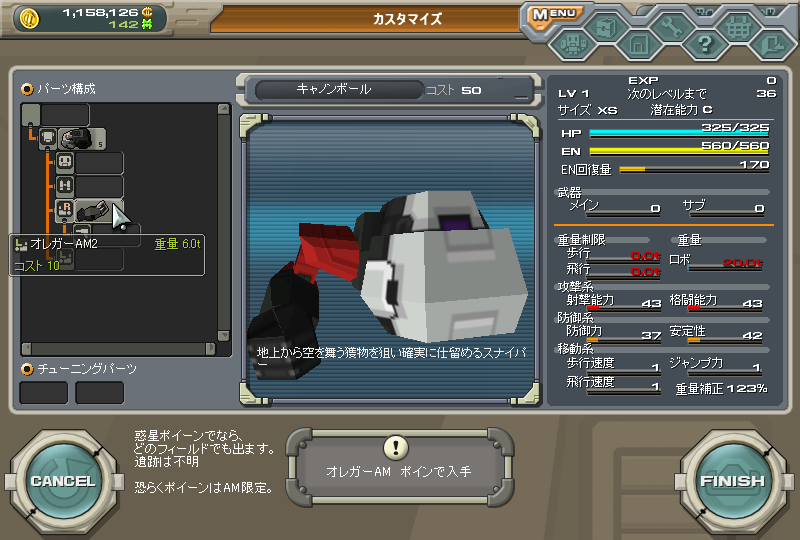Confirm customization with the FINISH button
Image resolution: width=800 pixels, height=540 pixels.
[x=732, y=481]
